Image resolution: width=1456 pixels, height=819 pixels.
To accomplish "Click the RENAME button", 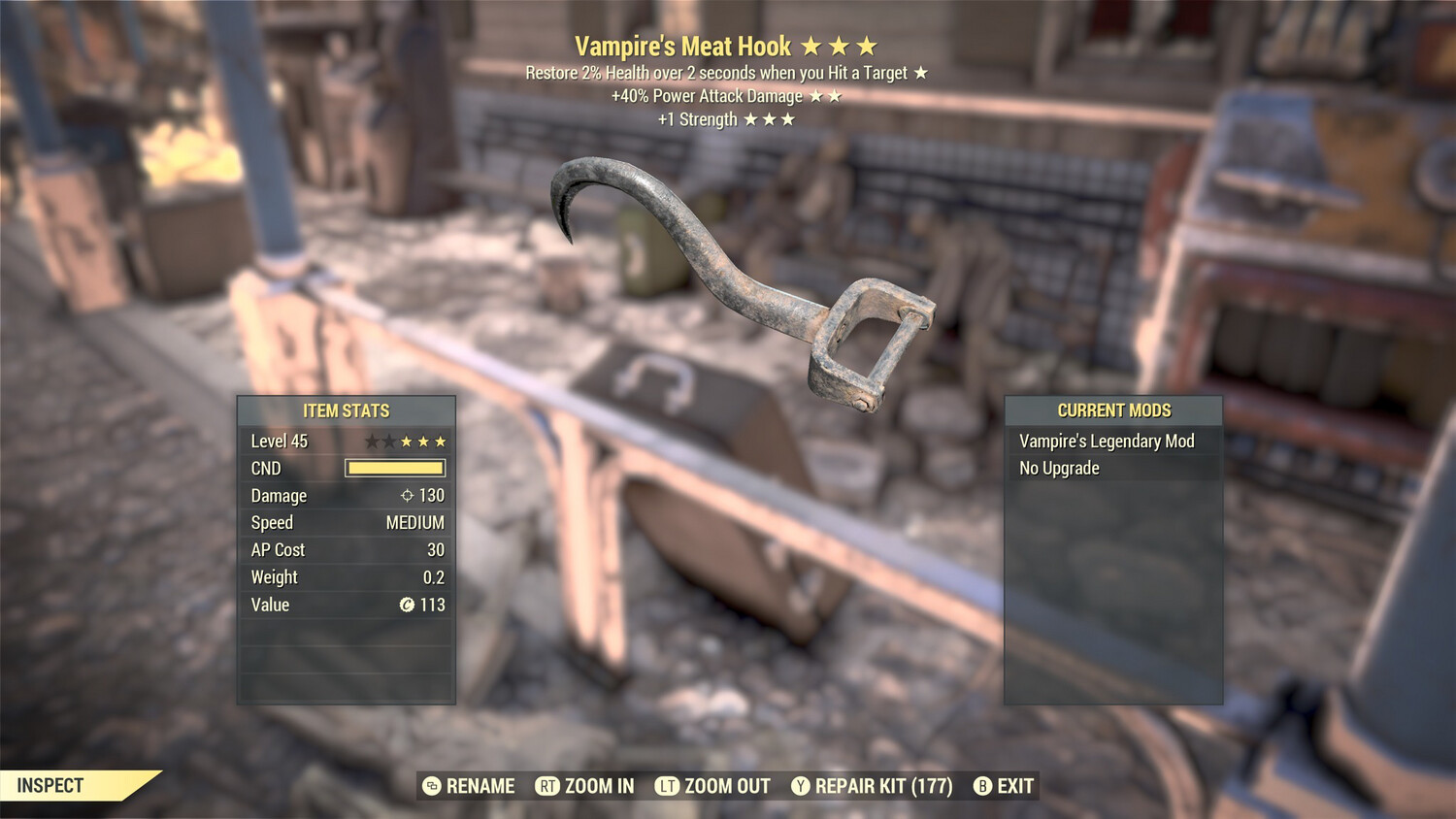I will (470, 786).
